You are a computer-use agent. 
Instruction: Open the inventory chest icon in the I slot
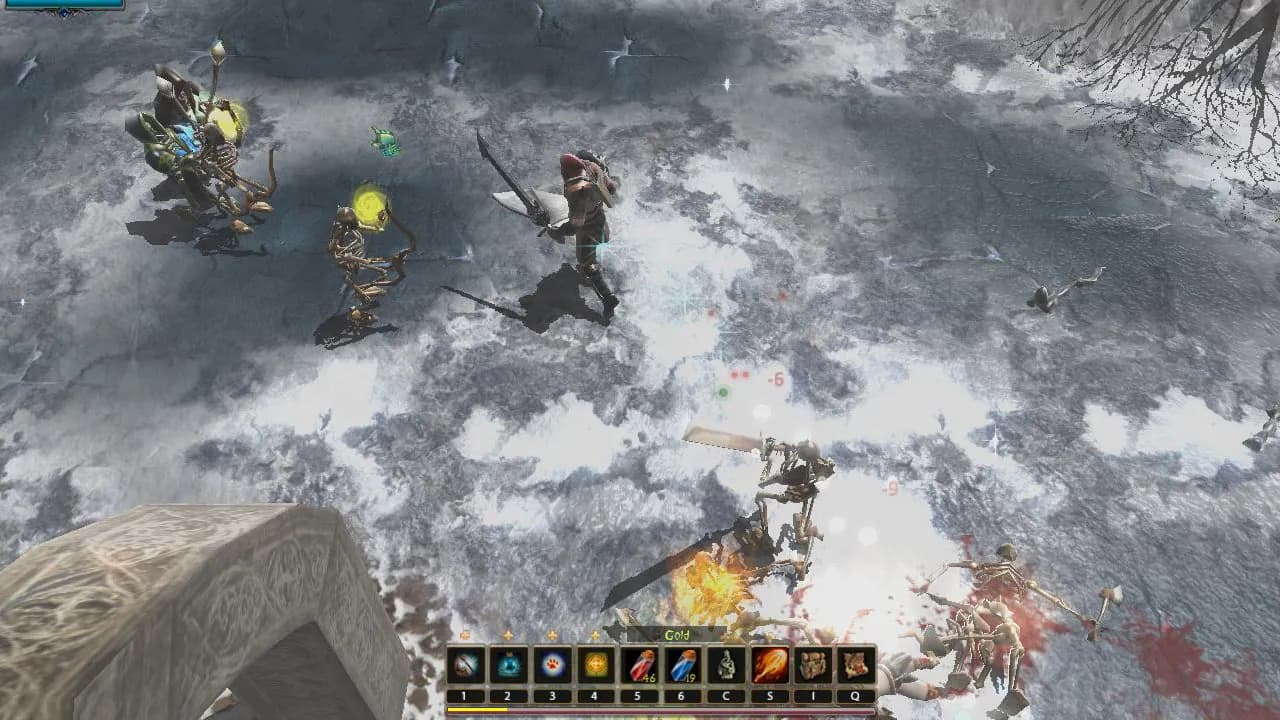click(812, 665)
